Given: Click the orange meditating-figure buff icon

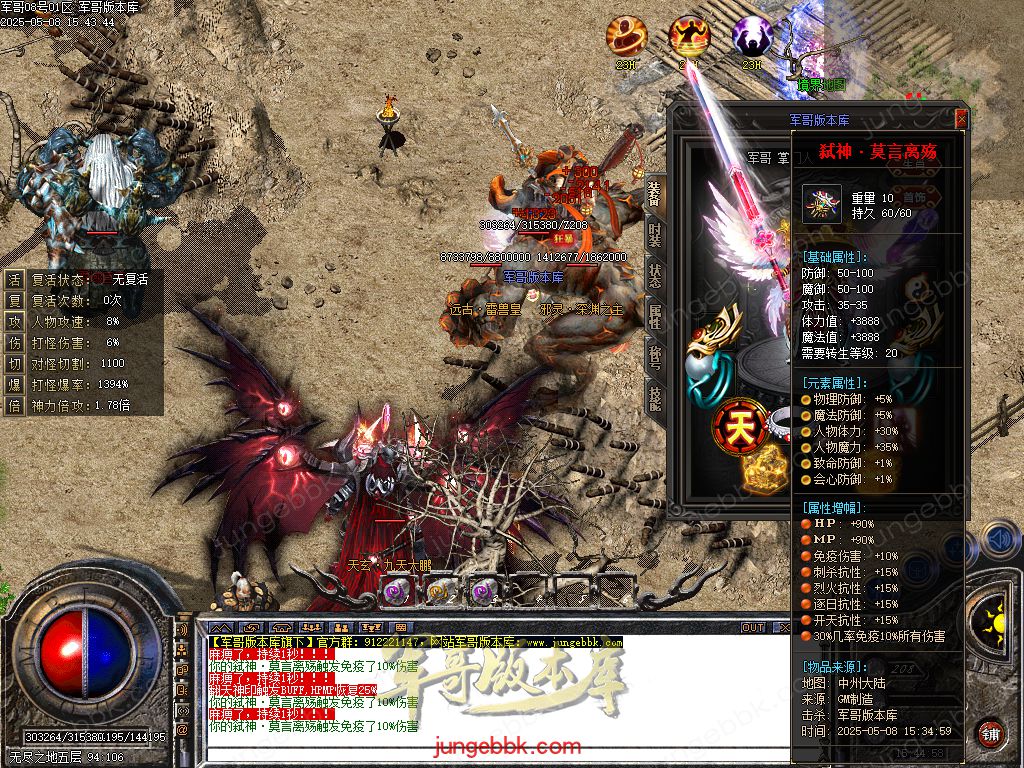Looking at the screenshot, I should 689,37.
